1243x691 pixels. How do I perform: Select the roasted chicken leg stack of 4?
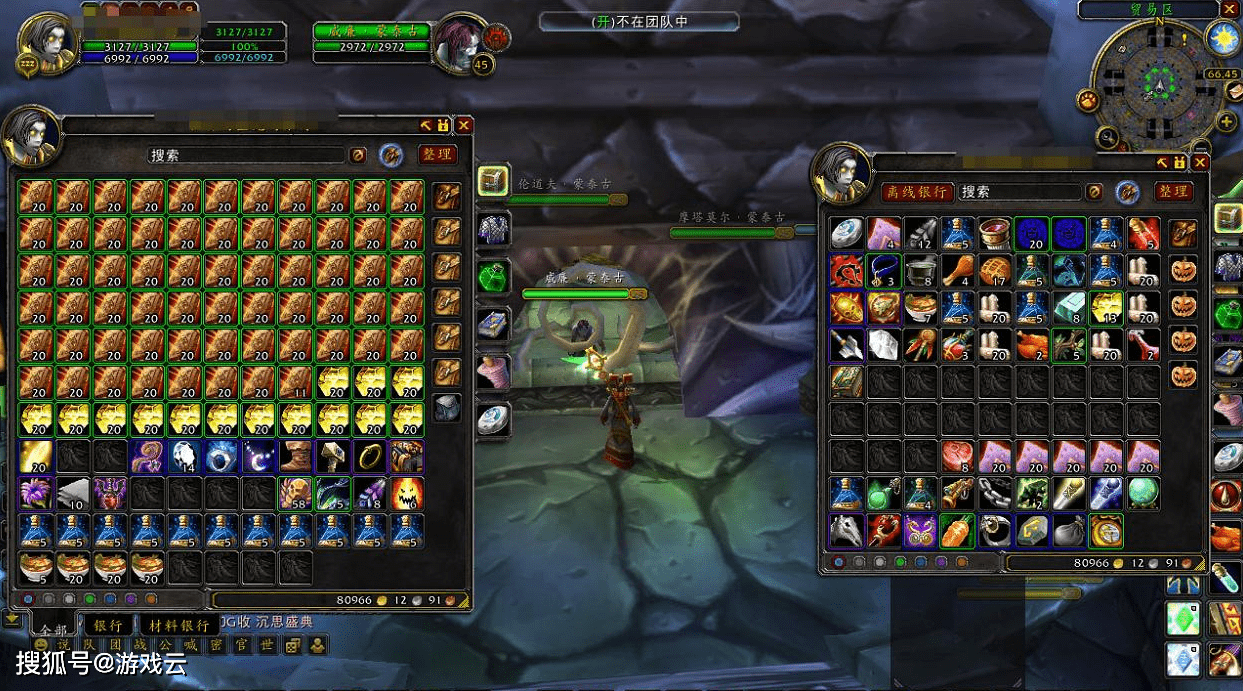click(x=957, y=270)
